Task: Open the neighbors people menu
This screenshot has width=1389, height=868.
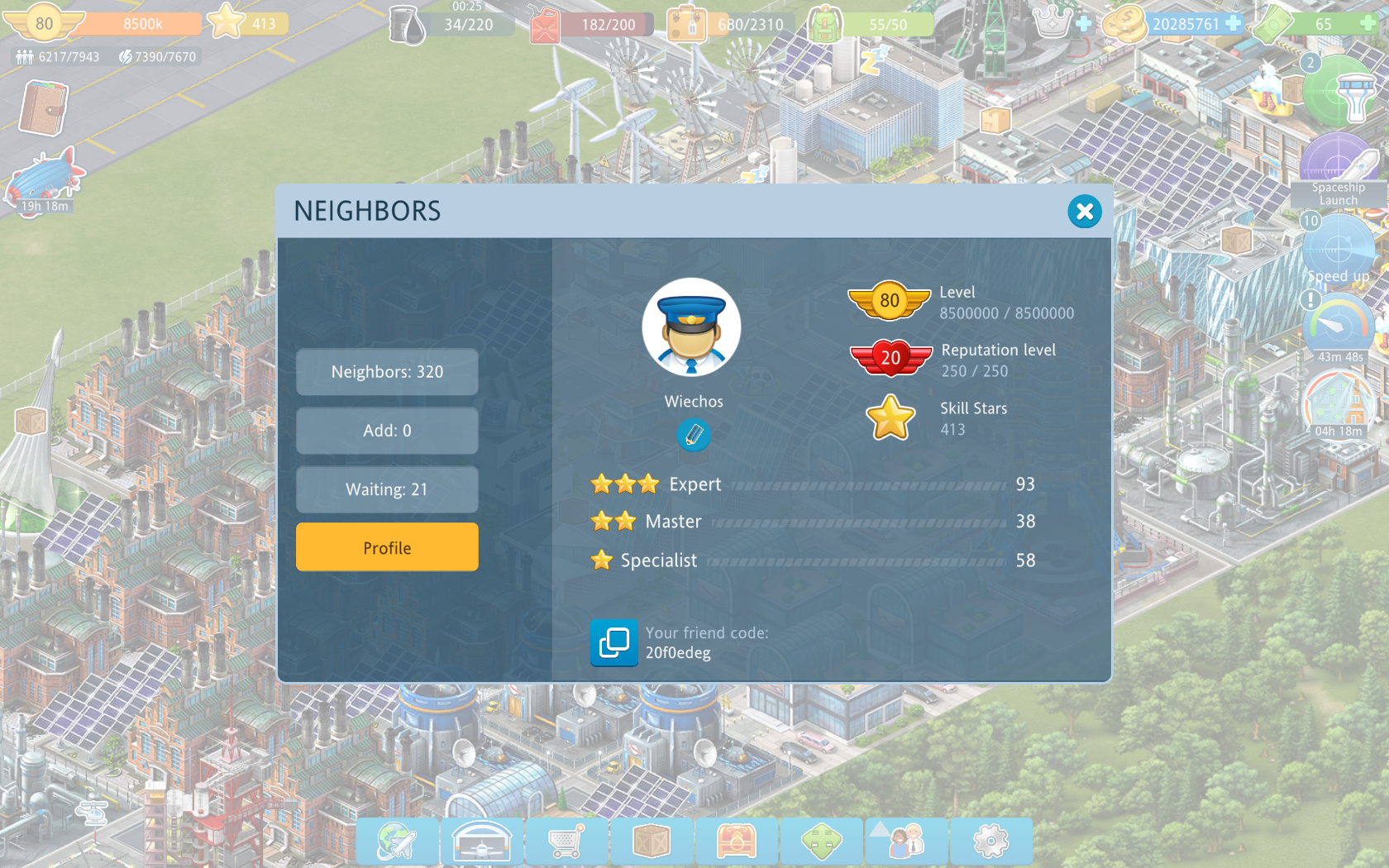Action: coord(906,842)
